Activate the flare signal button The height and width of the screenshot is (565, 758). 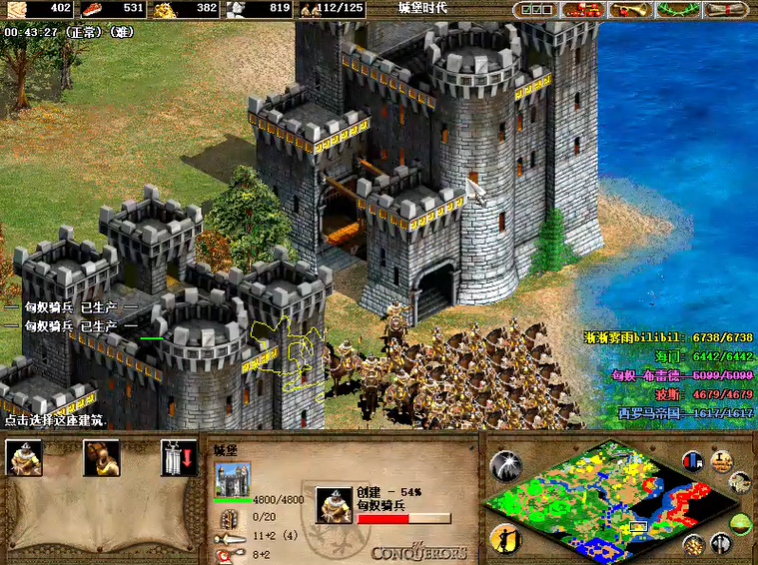coord(505,466)
